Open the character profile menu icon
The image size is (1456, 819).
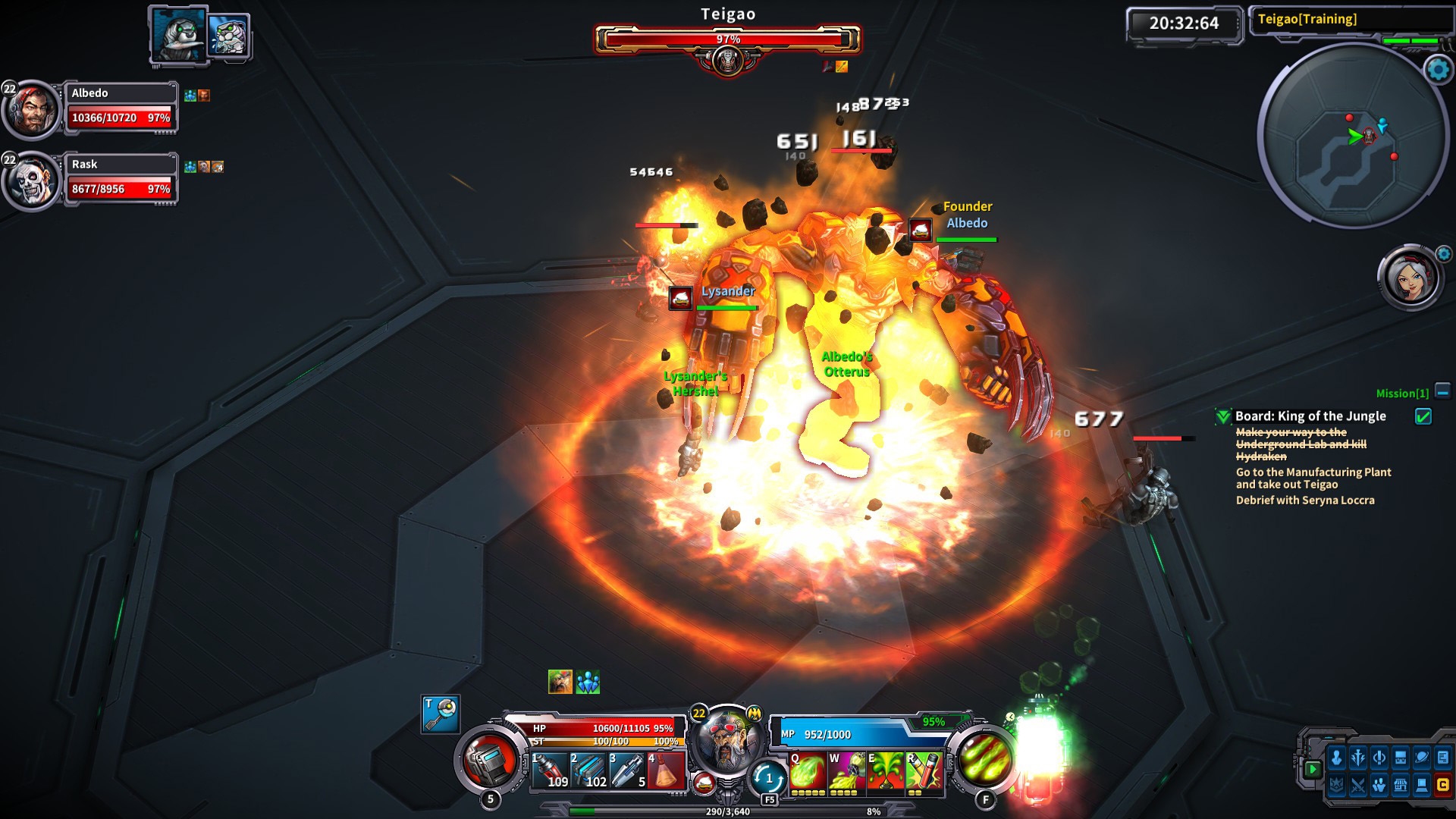(1336, 758)
